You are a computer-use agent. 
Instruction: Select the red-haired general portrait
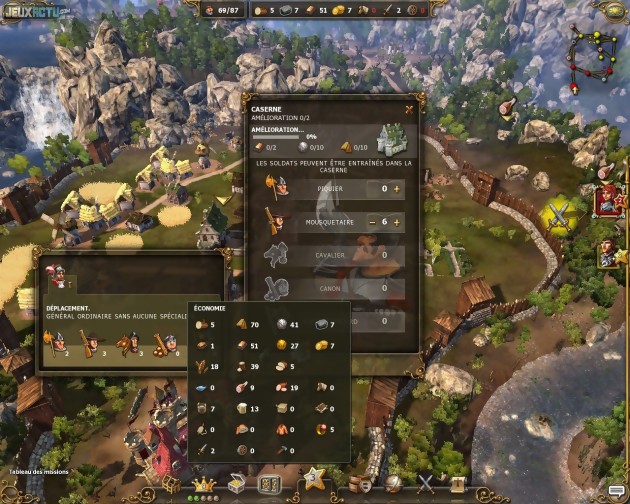click(x=607, y=200)
